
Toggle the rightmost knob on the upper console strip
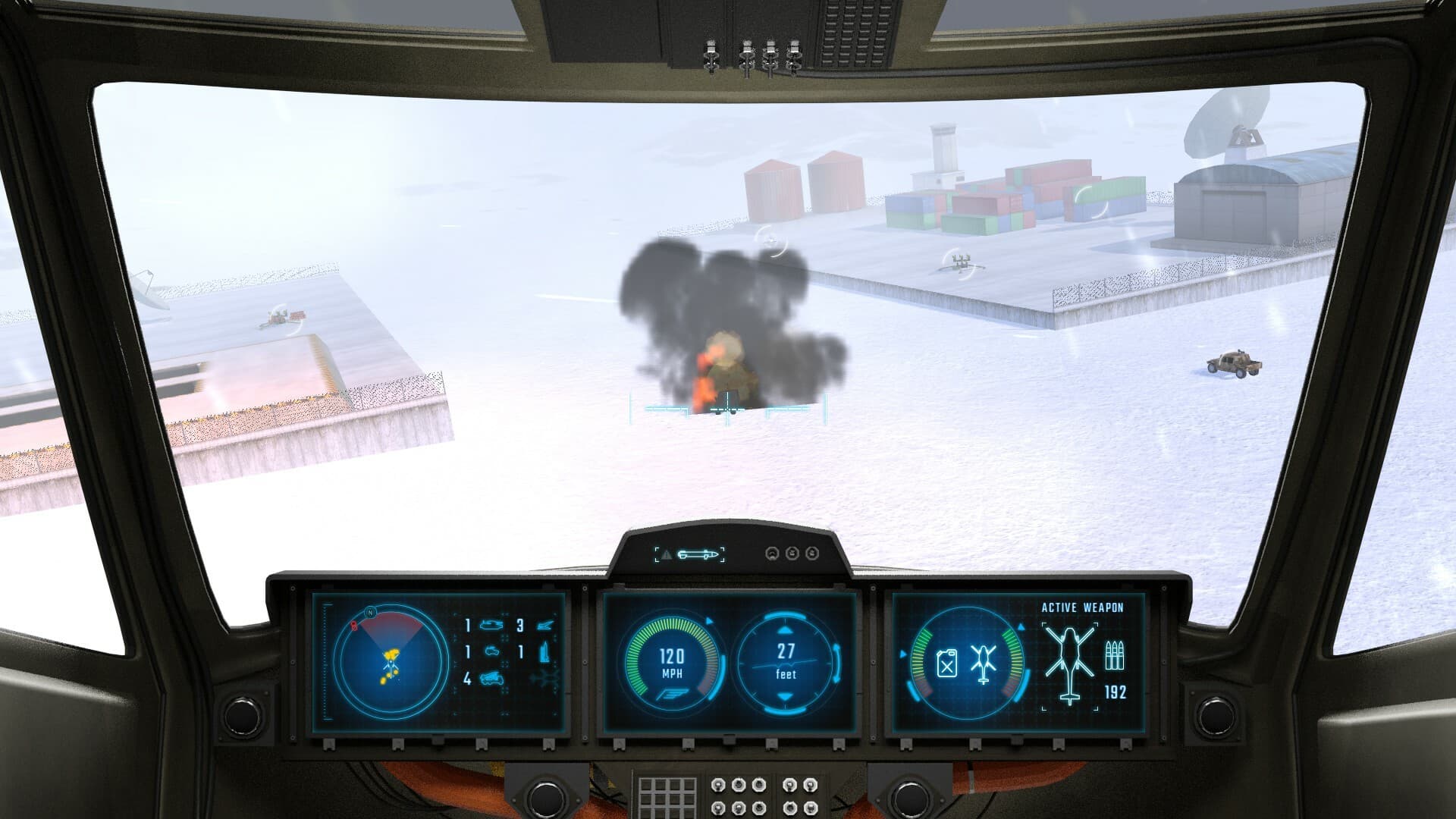click(x=812, y=554)
